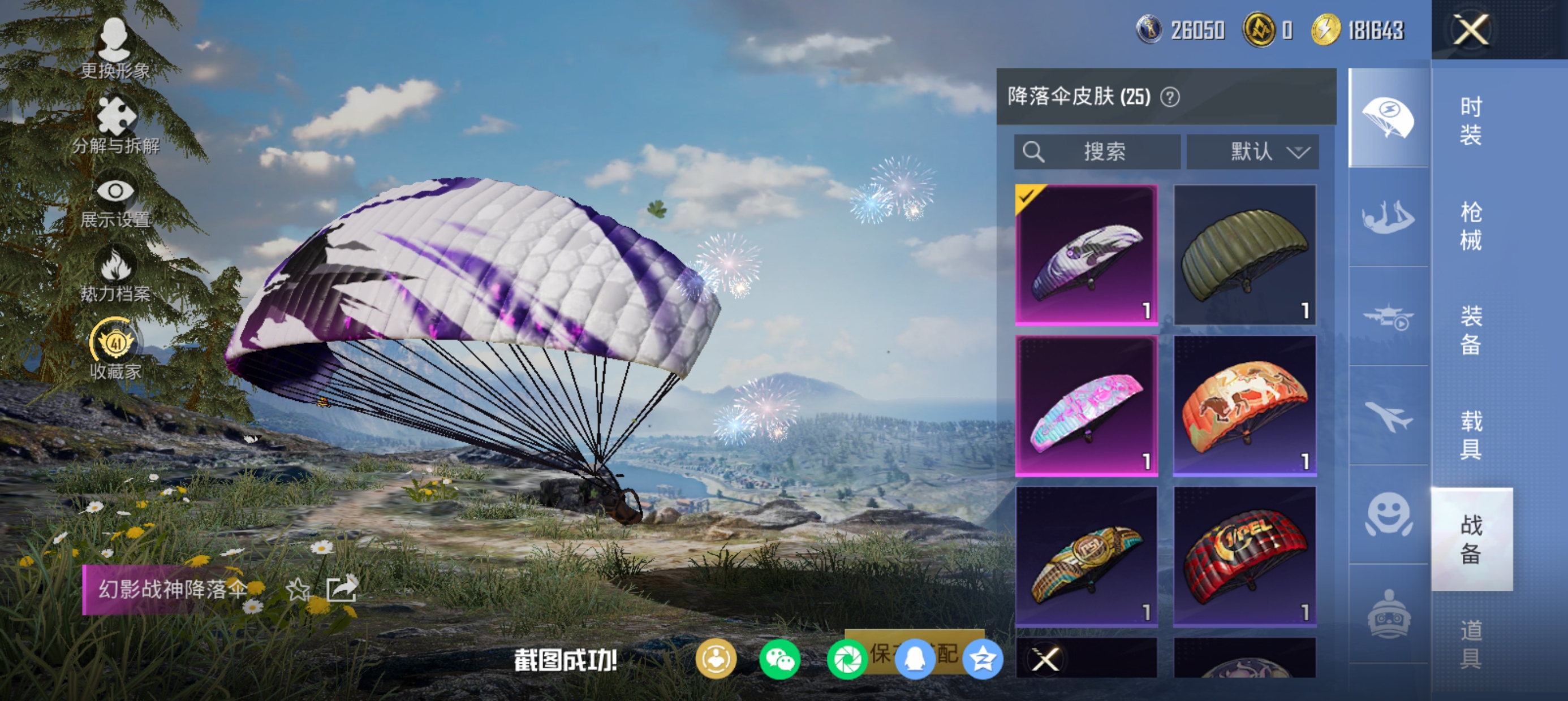Close the inventory screen with the X
1568x701 pixels.
(x=1471, y=30)
